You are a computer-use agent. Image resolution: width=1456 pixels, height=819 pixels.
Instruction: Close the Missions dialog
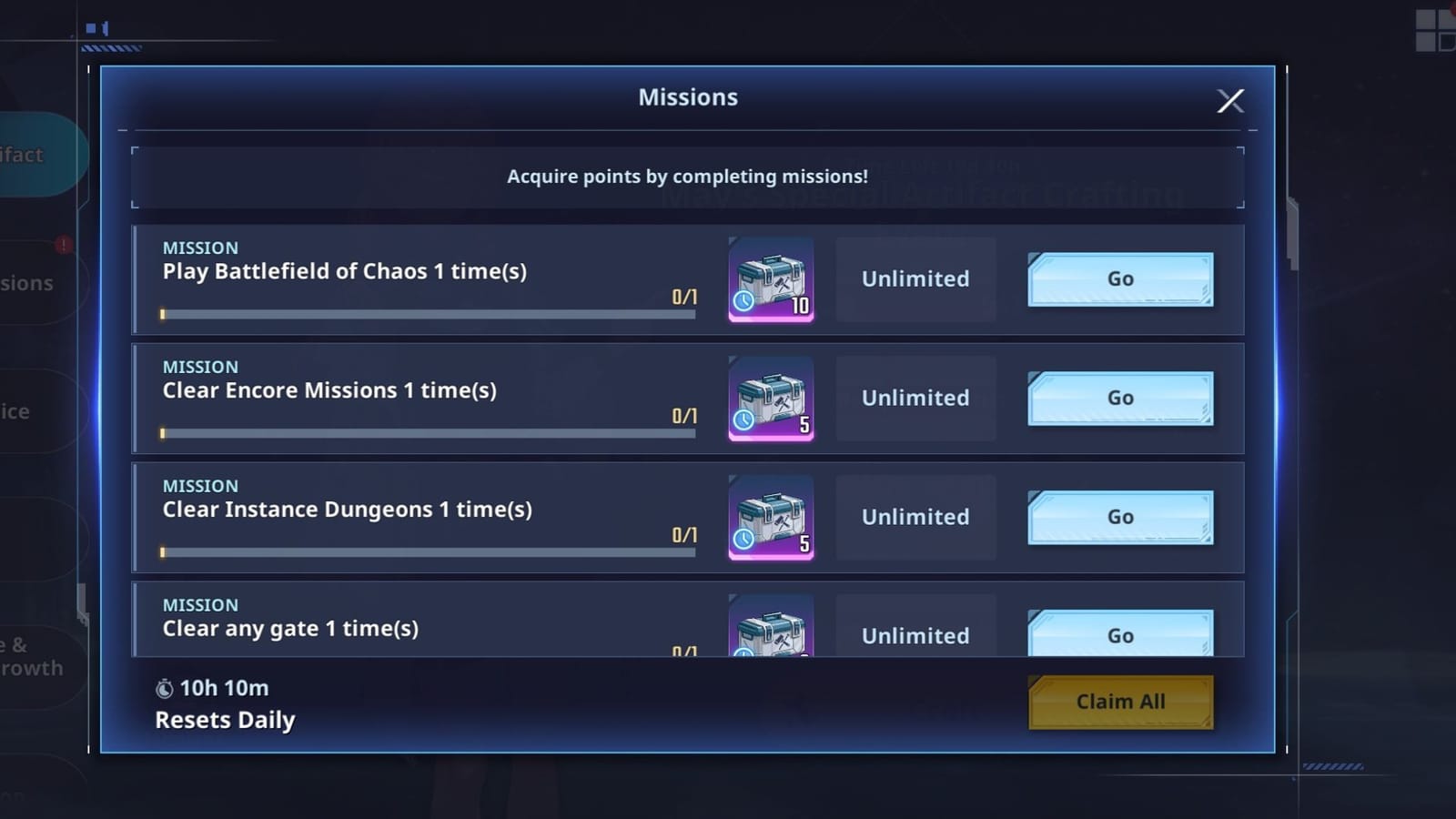[1230, 101]
